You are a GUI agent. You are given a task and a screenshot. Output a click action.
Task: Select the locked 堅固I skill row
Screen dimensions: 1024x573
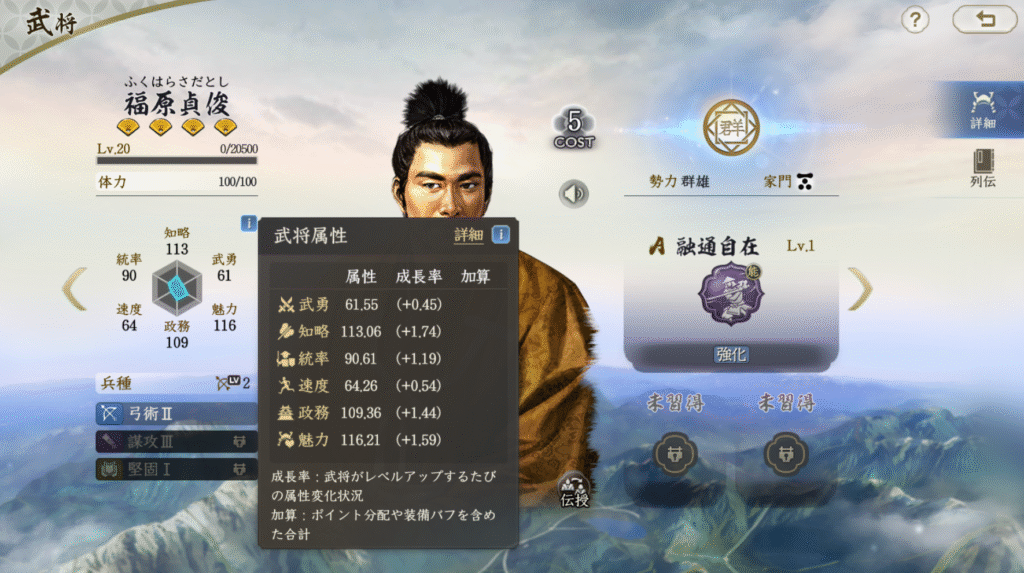(176, 468)
